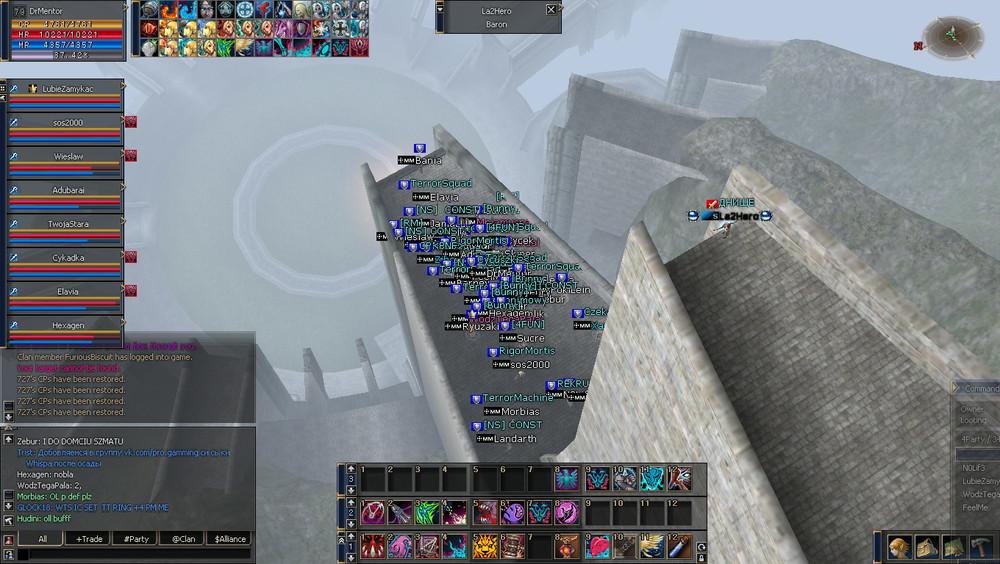
Task: Open the minimap compass radar
Action: [x=952, y=38]
